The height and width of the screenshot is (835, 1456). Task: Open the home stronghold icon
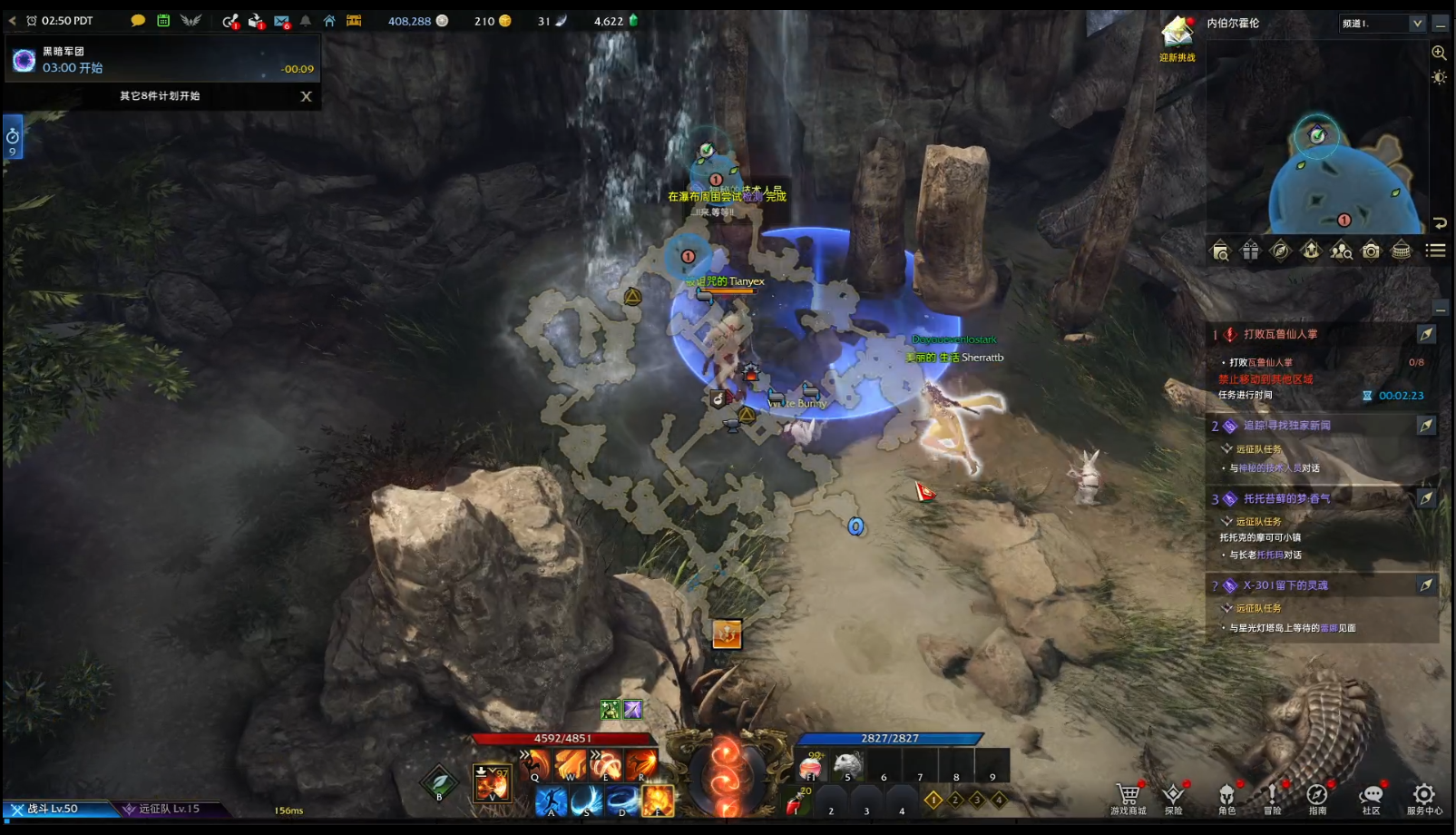329,21
